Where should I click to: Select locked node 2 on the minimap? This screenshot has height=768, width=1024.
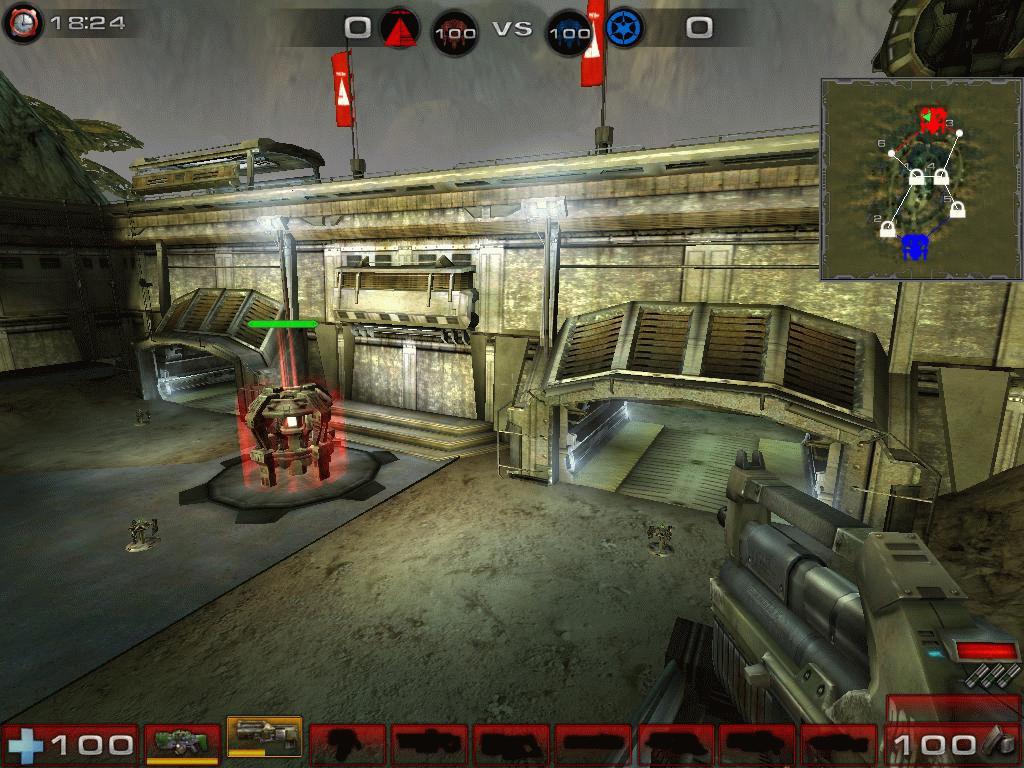[x=887, y=228]
